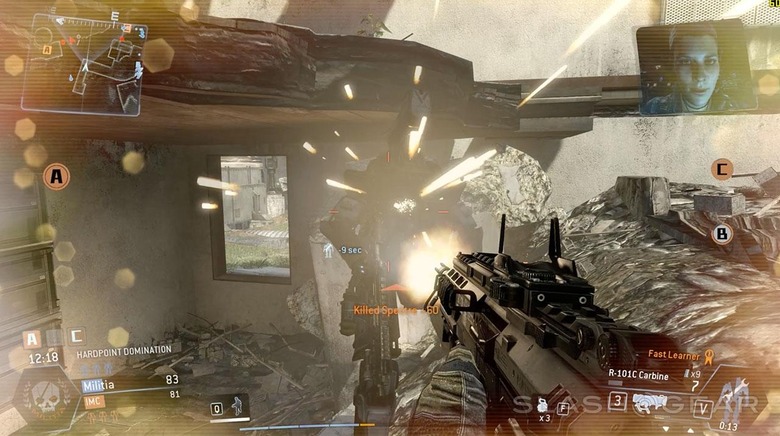The height and width of the screenshot is (436, 780).
Task: Click the hardpoint C status box
Action: click(77, 337)
